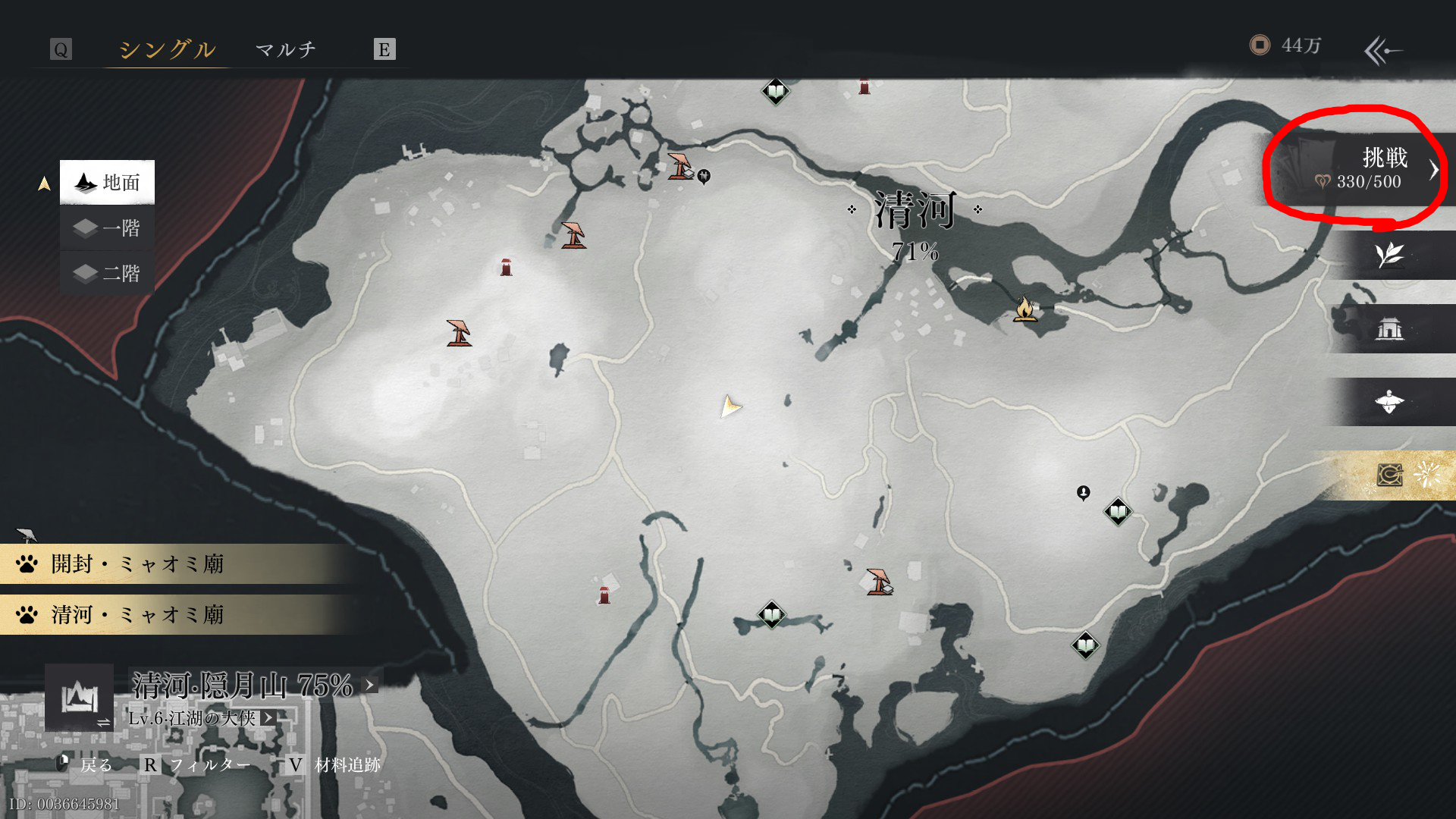Switch to the シングル tab
1456x819 pixels.
click(x=167, y=49)
